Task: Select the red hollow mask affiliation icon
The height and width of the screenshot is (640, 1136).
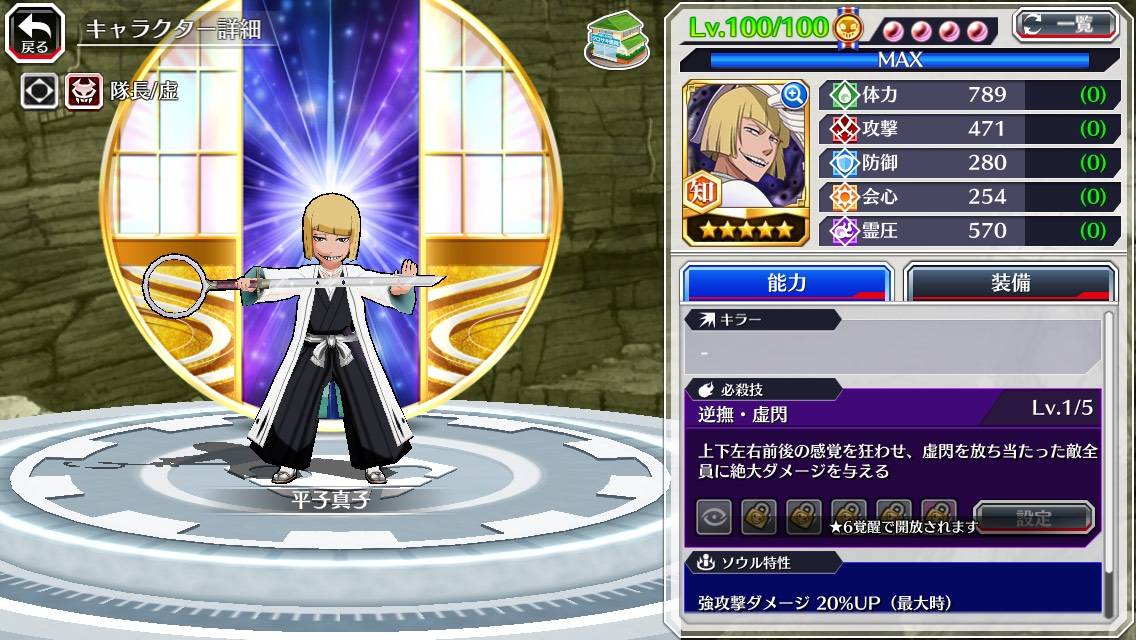Action: [x=84, y=92]
